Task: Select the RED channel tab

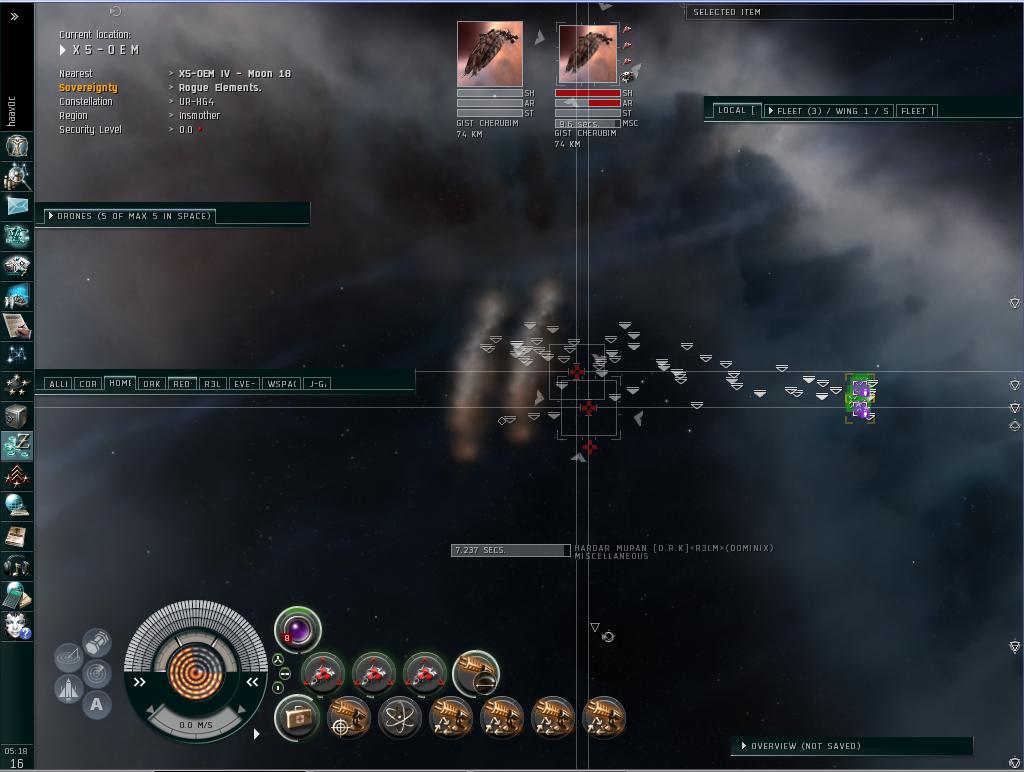Action: (x=181, y=384)
